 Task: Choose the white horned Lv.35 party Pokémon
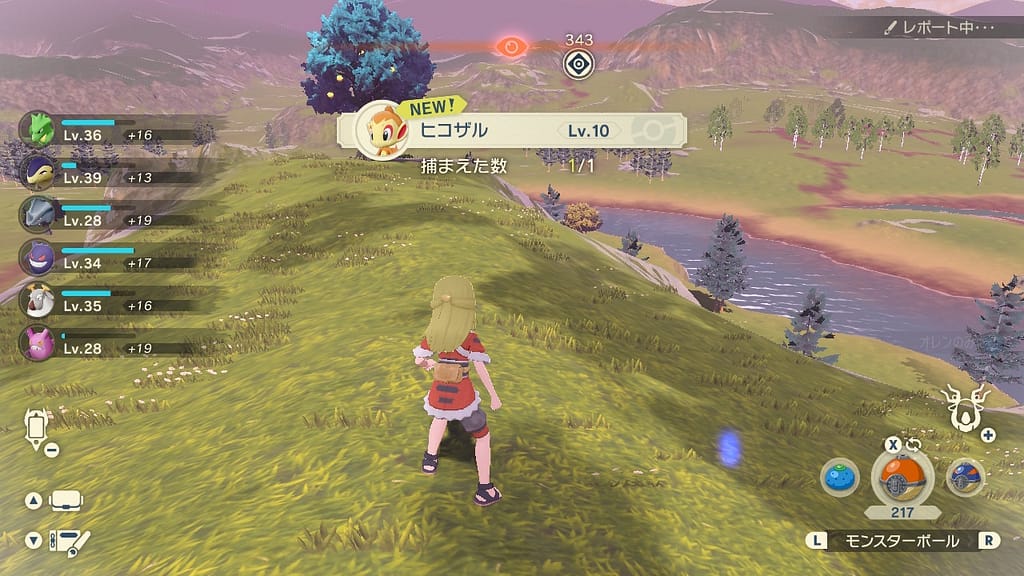pyautogui.click(x=37, y=300)
